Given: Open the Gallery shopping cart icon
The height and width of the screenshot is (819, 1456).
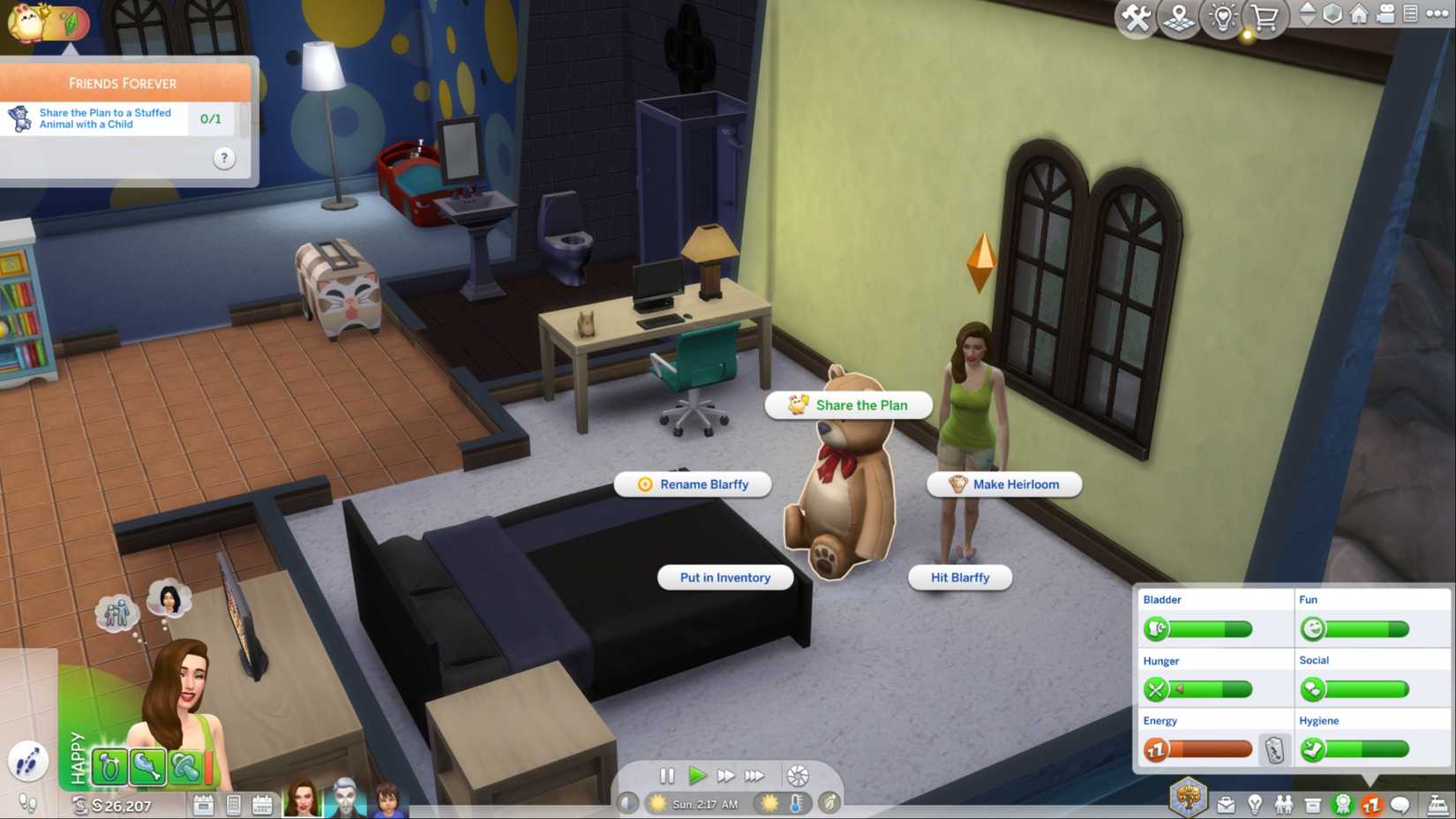Looking at the screenshot, I should (1265, 15).
